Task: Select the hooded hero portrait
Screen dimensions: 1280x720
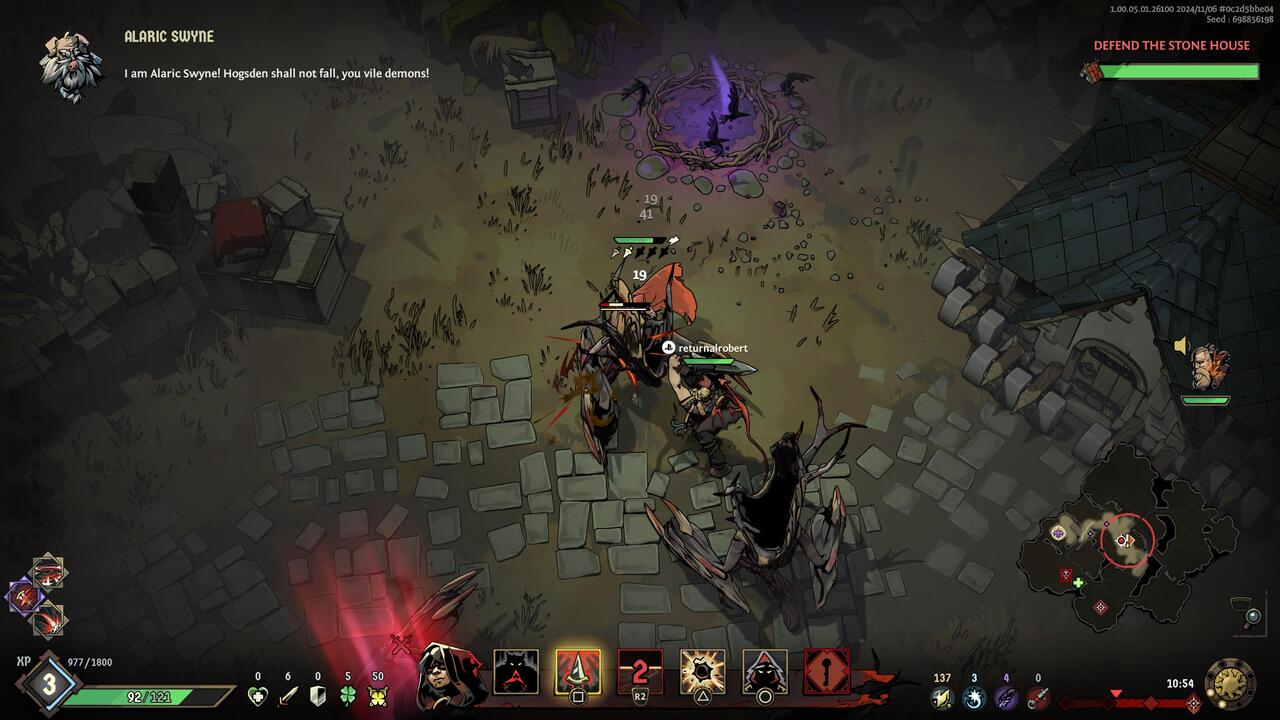Action: point(451,675)
